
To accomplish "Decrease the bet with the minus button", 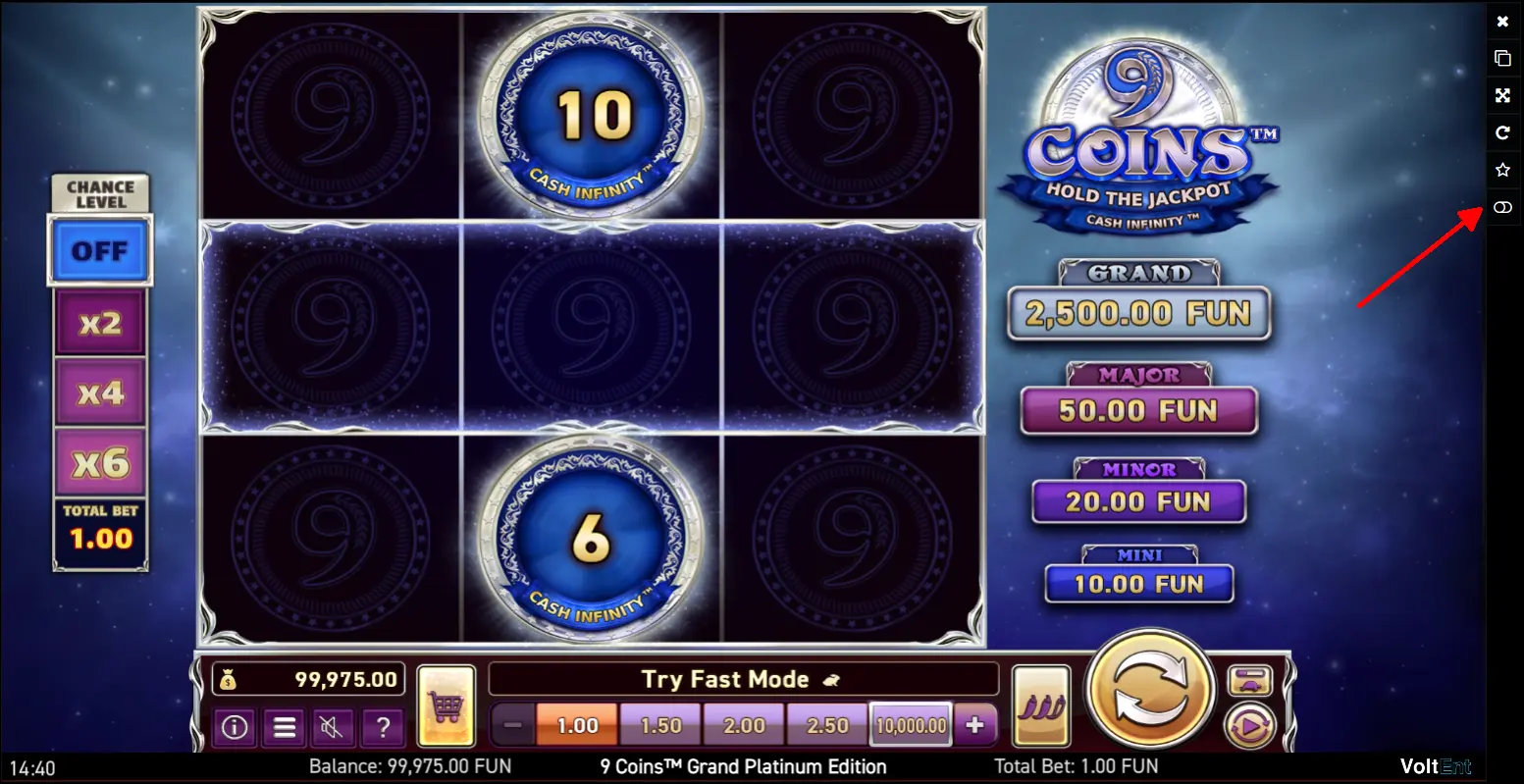I will (512, 725).
